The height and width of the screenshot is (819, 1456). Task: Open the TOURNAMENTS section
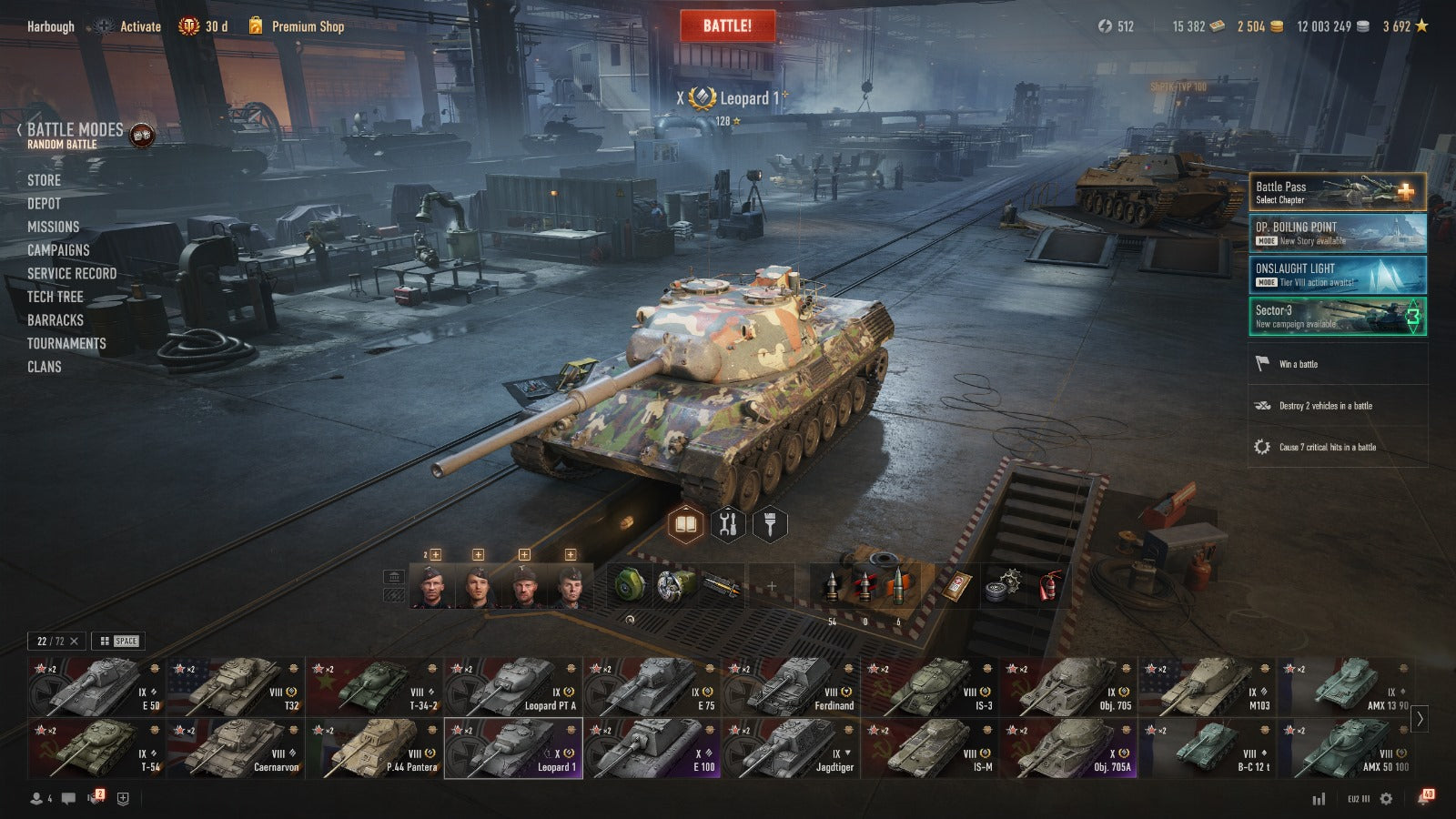click(x=66, y=344)
